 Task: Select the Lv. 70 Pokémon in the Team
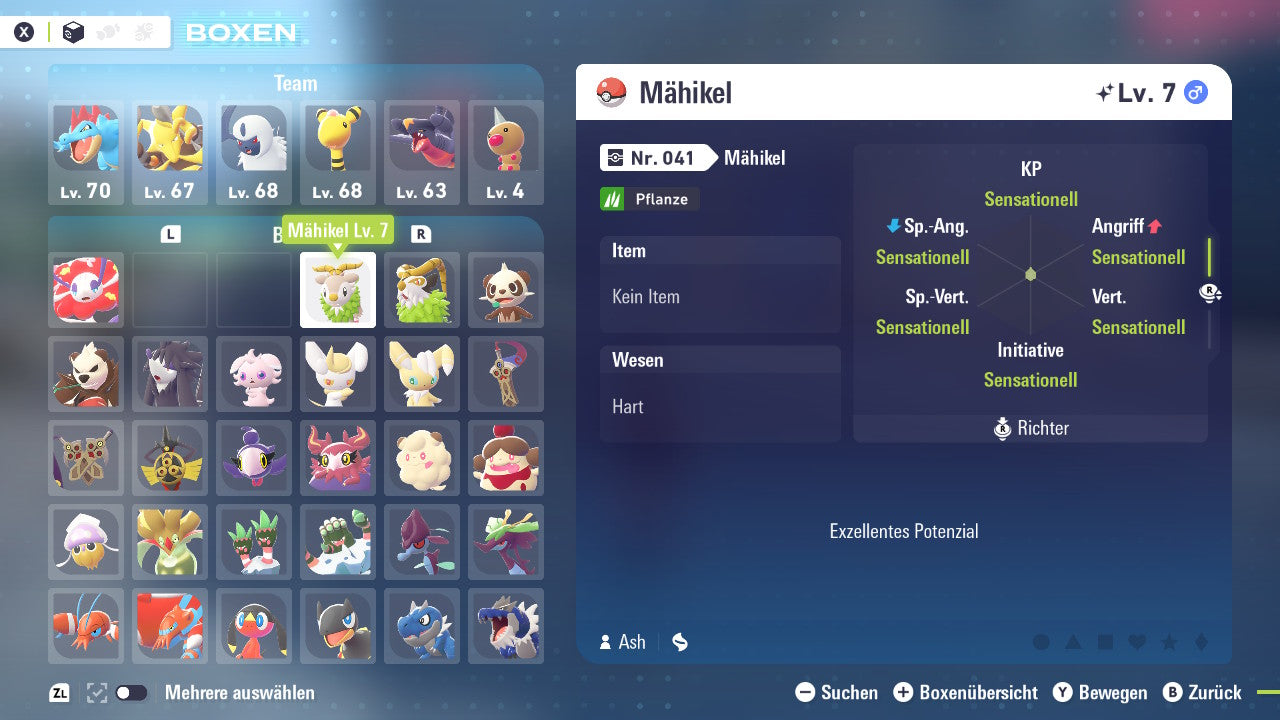pos(86,152)
